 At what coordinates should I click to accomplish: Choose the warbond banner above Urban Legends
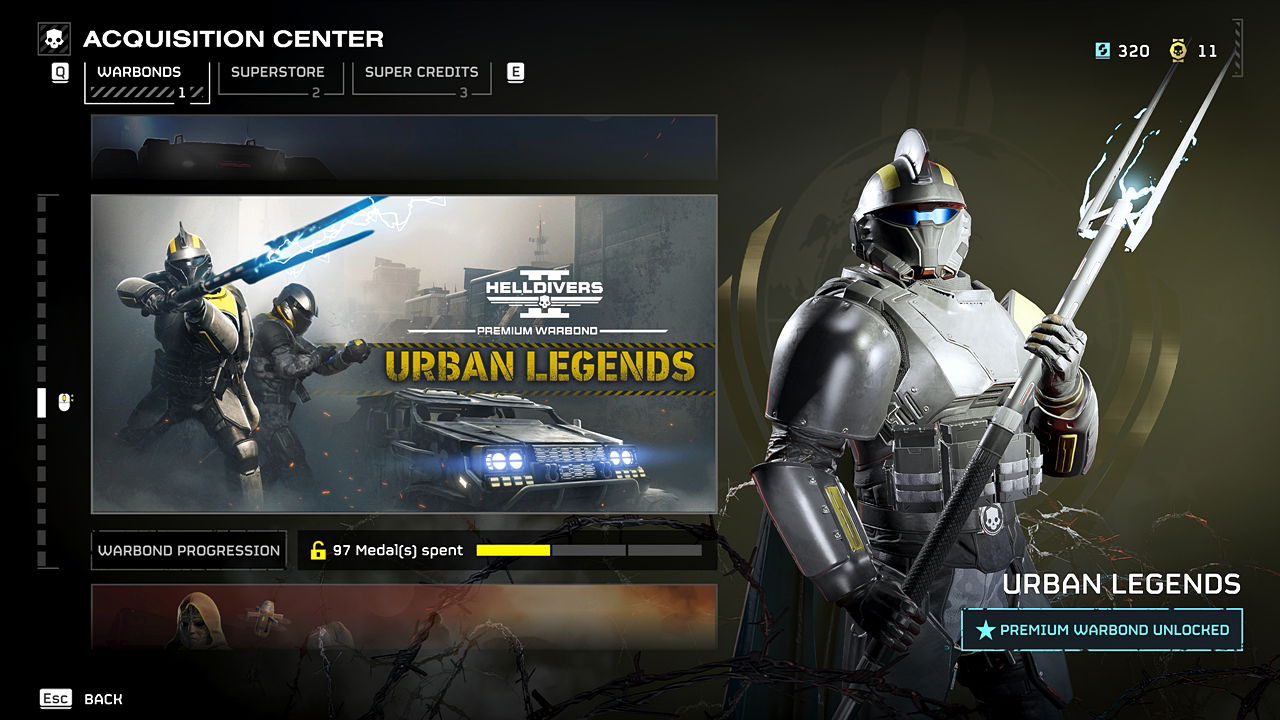(404, 147)
